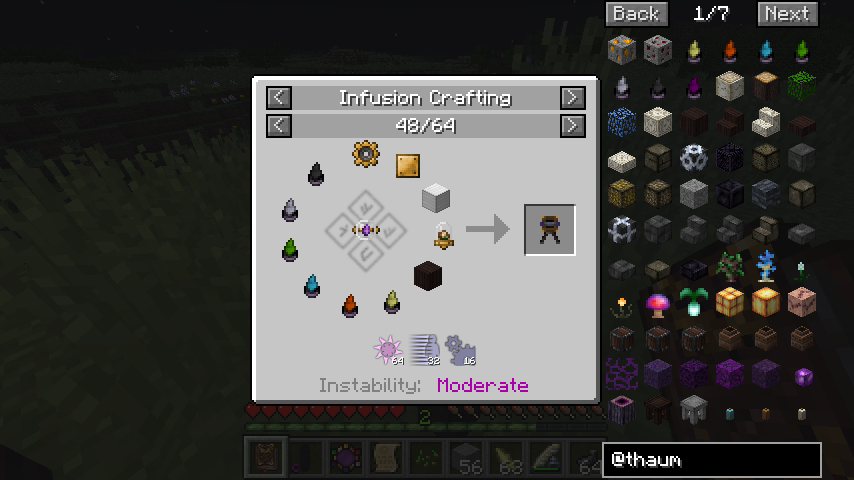Go to the Next item page

tap(787, 13)
